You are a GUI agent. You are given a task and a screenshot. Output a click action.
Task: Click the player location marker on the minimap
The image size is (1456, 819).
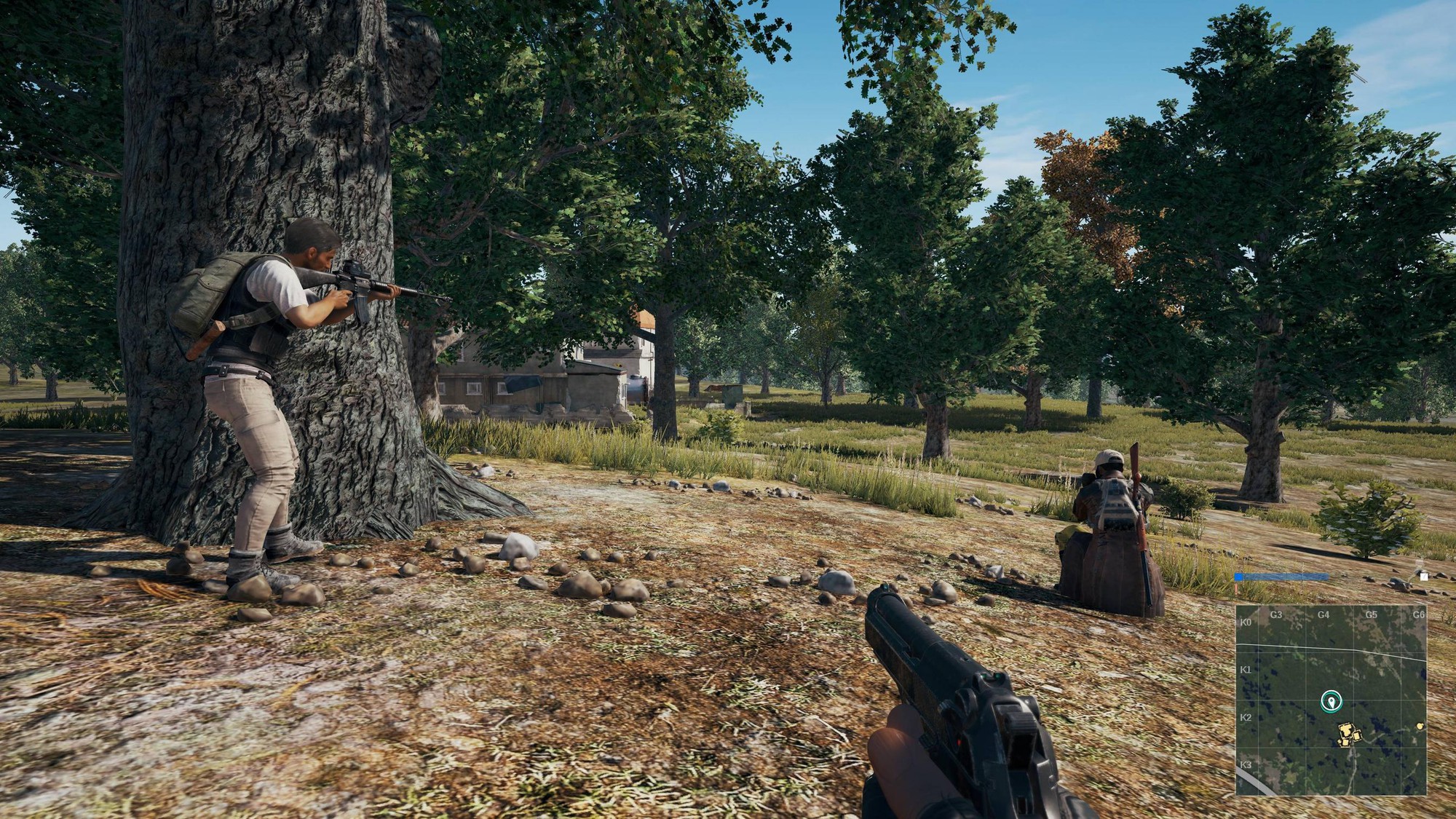click(1332, 701)
